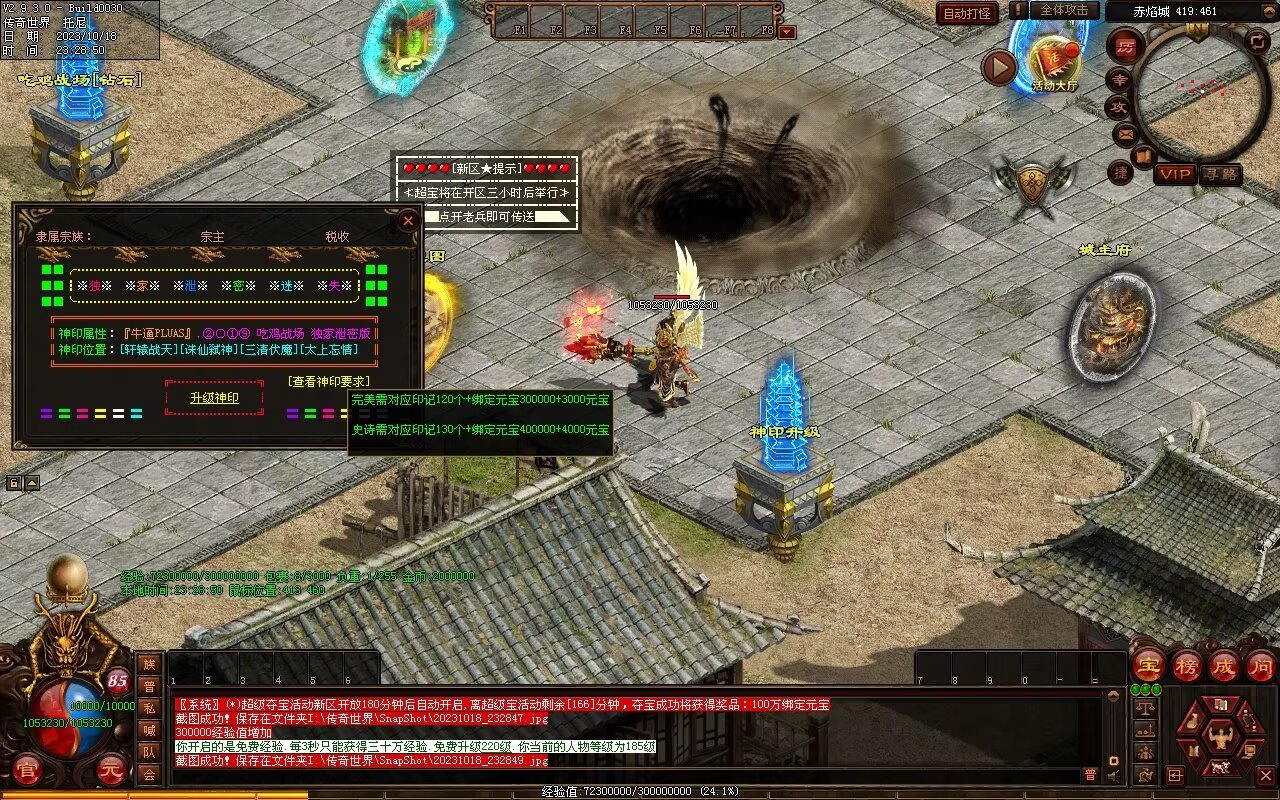
Task: Click the round play arrow button
Action: coord(999,68)
